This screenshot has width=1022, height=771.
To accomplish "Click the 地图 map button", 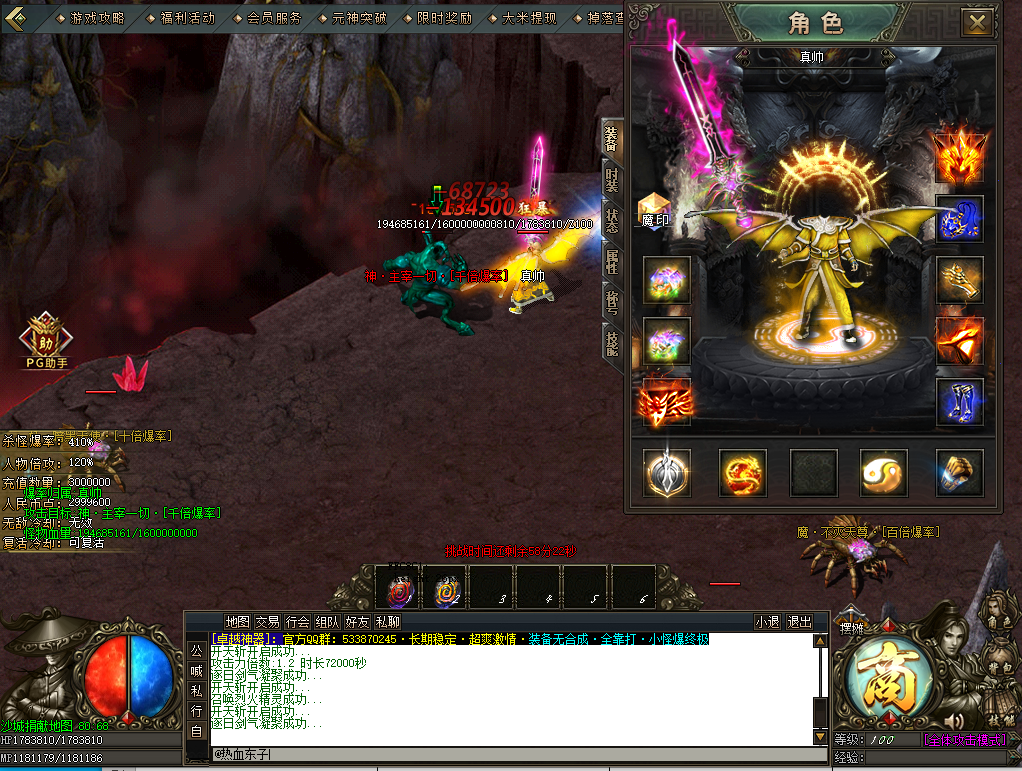I will [x=237, y=622].
